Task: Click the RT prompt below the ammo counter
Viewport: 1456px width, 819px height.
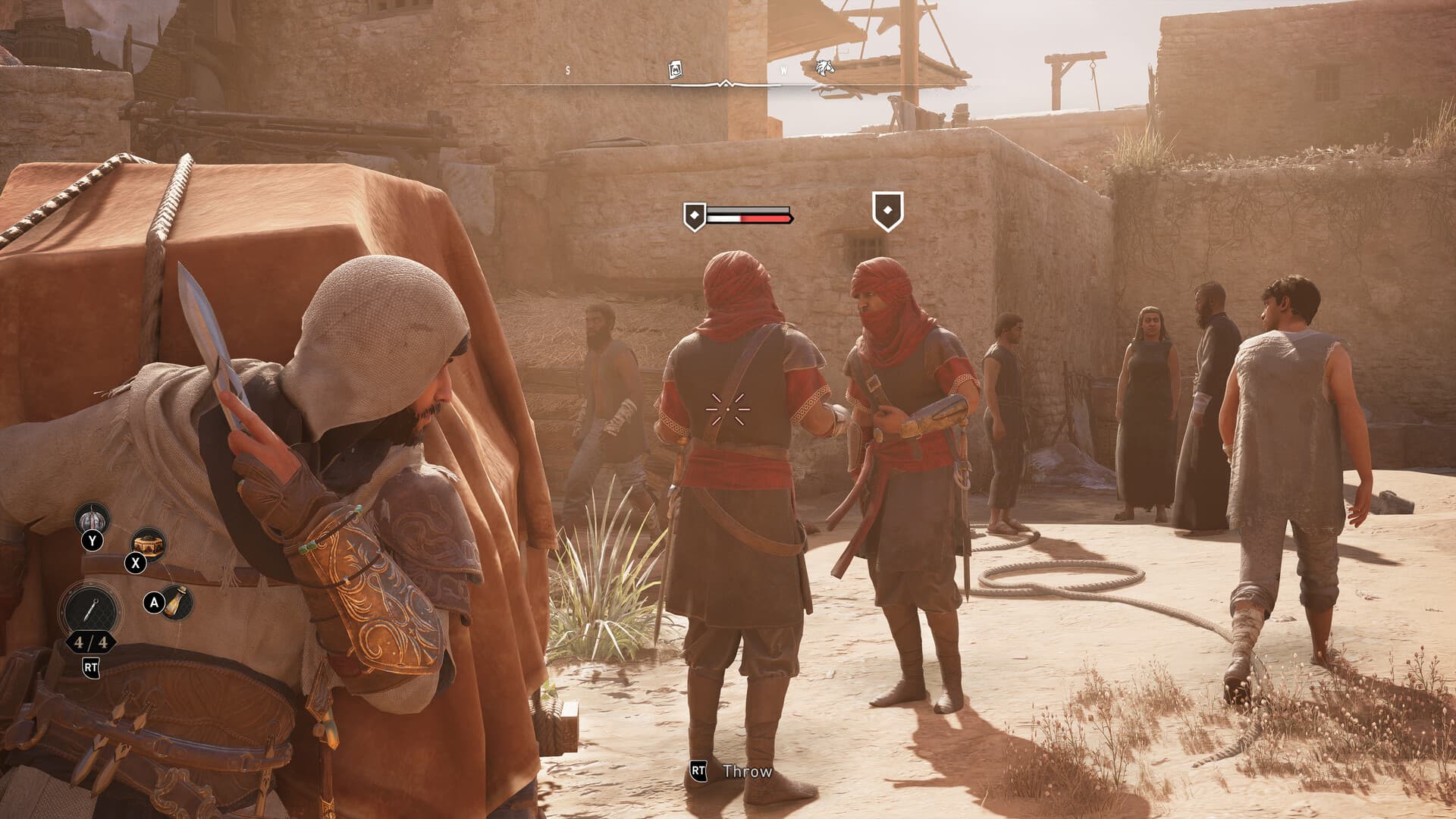Action: [x=92, y=667]
